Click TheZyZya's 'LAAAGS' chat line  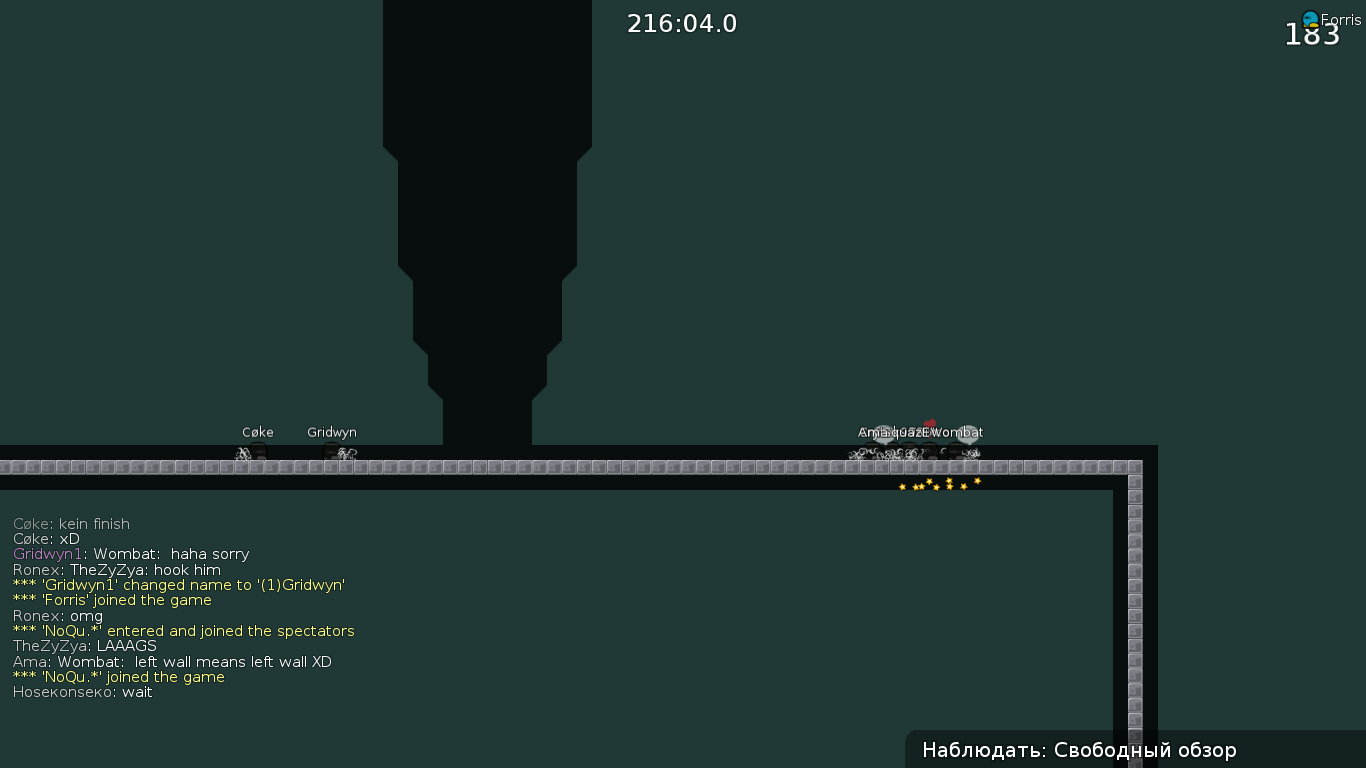pos(84,646)
